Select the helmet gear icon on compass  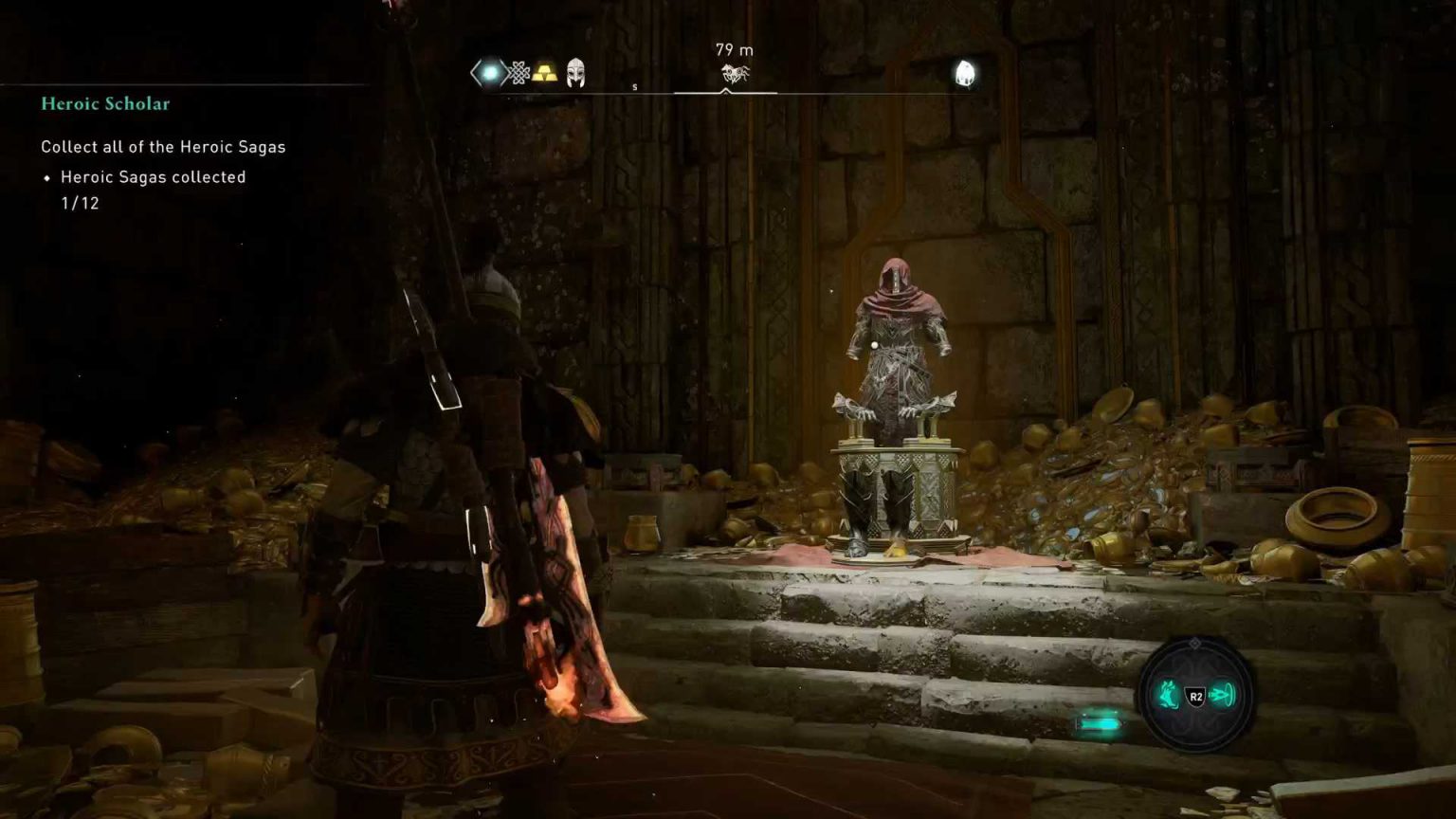click(573, 71)
